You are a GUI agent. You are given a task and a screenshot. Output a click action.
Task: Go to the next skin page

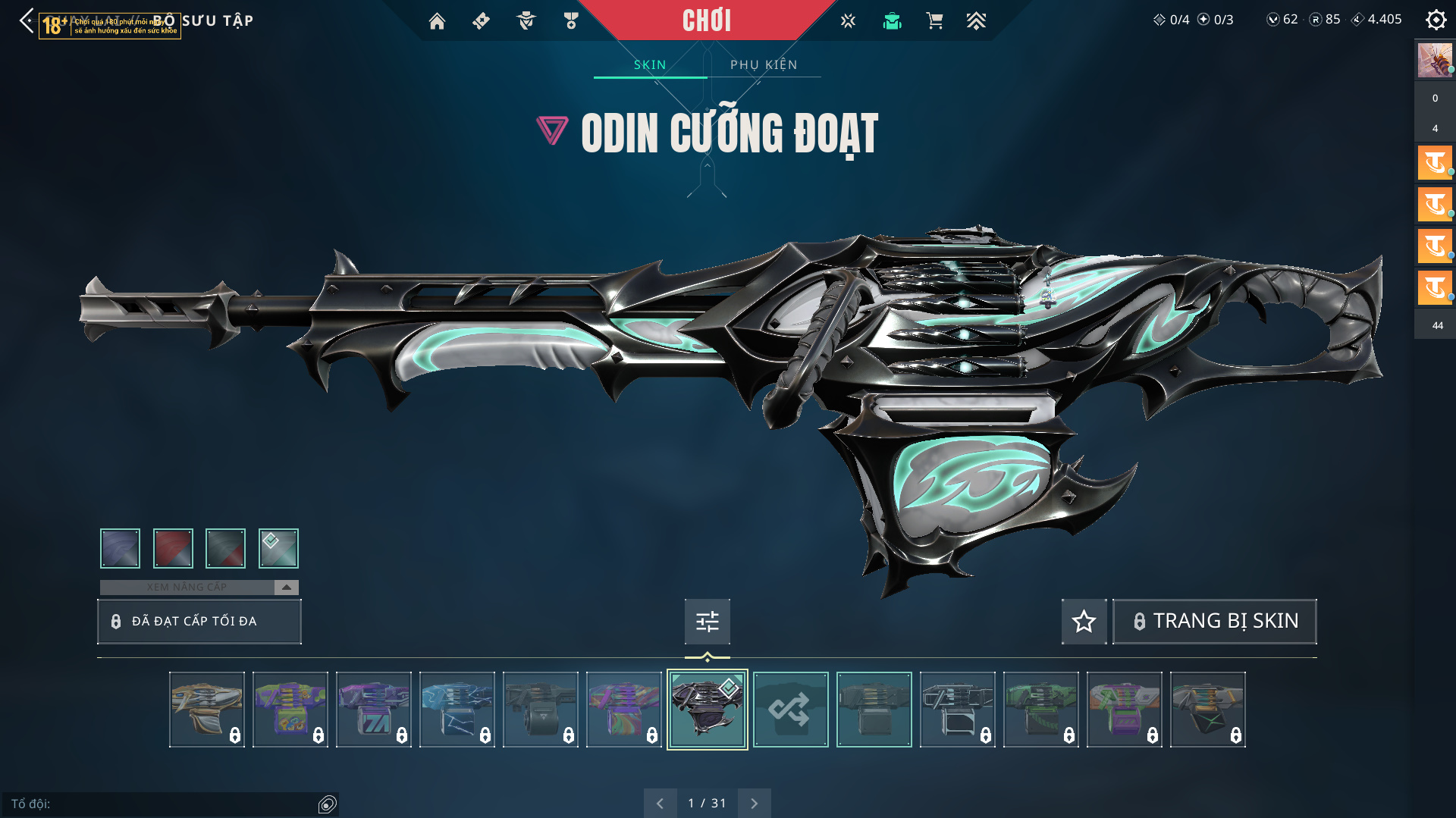pyautogui.click(x=754, y=804)
